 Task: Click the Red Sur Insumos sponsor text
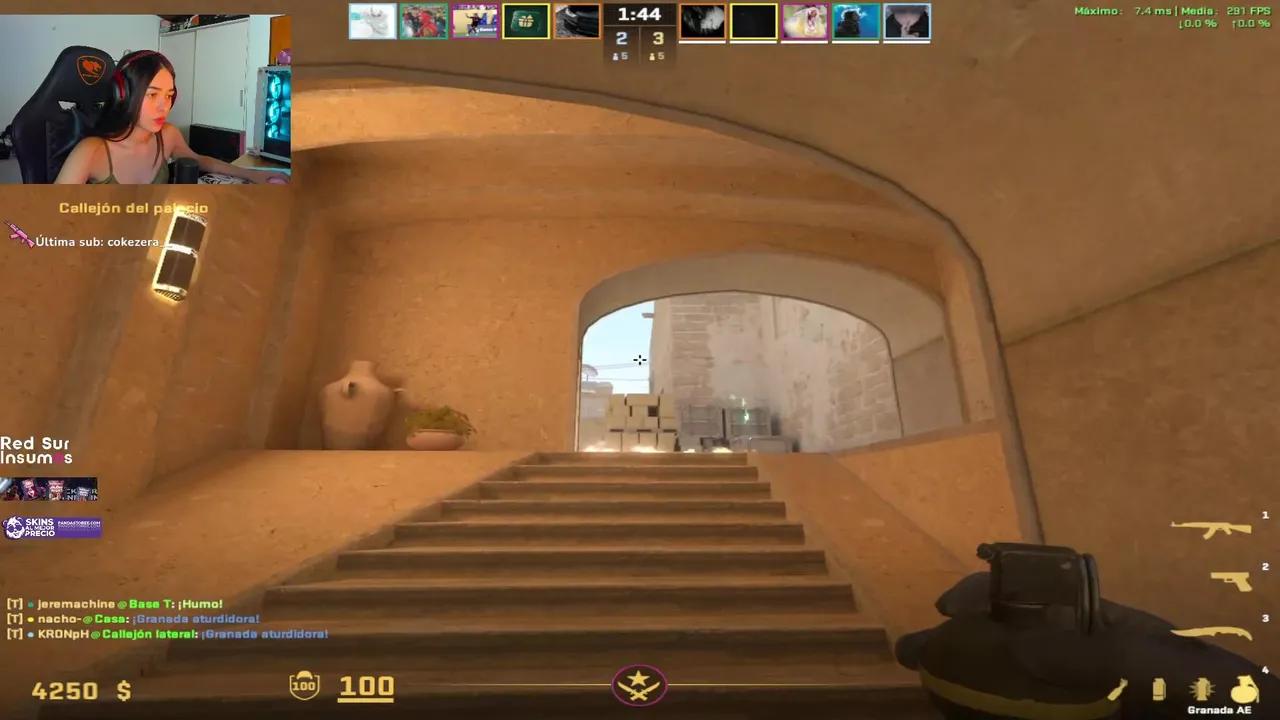click(38, 449)
